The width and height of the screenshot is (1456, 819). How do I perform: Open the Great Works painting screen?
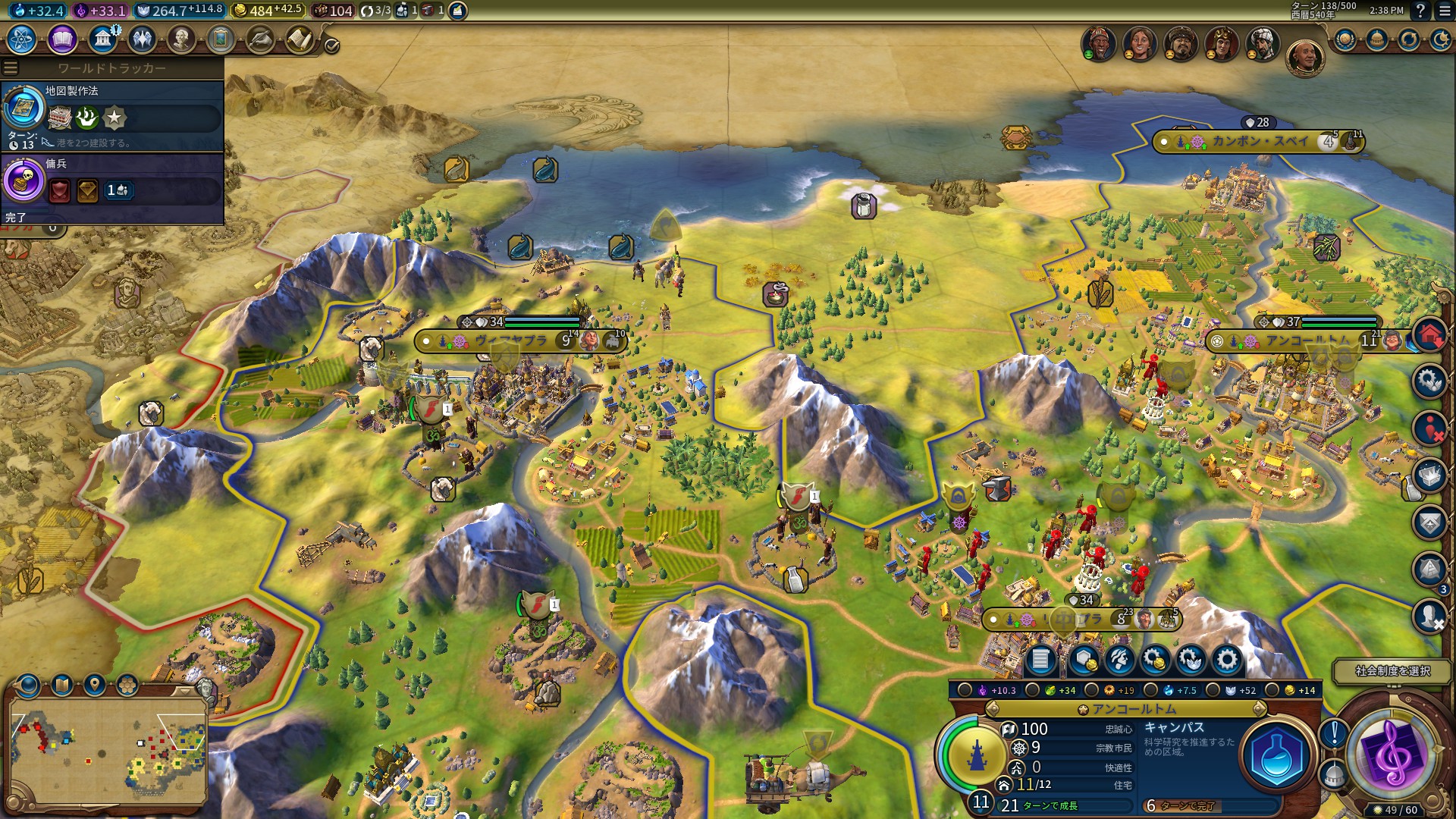pyautogui.click(x=221, y=39)
